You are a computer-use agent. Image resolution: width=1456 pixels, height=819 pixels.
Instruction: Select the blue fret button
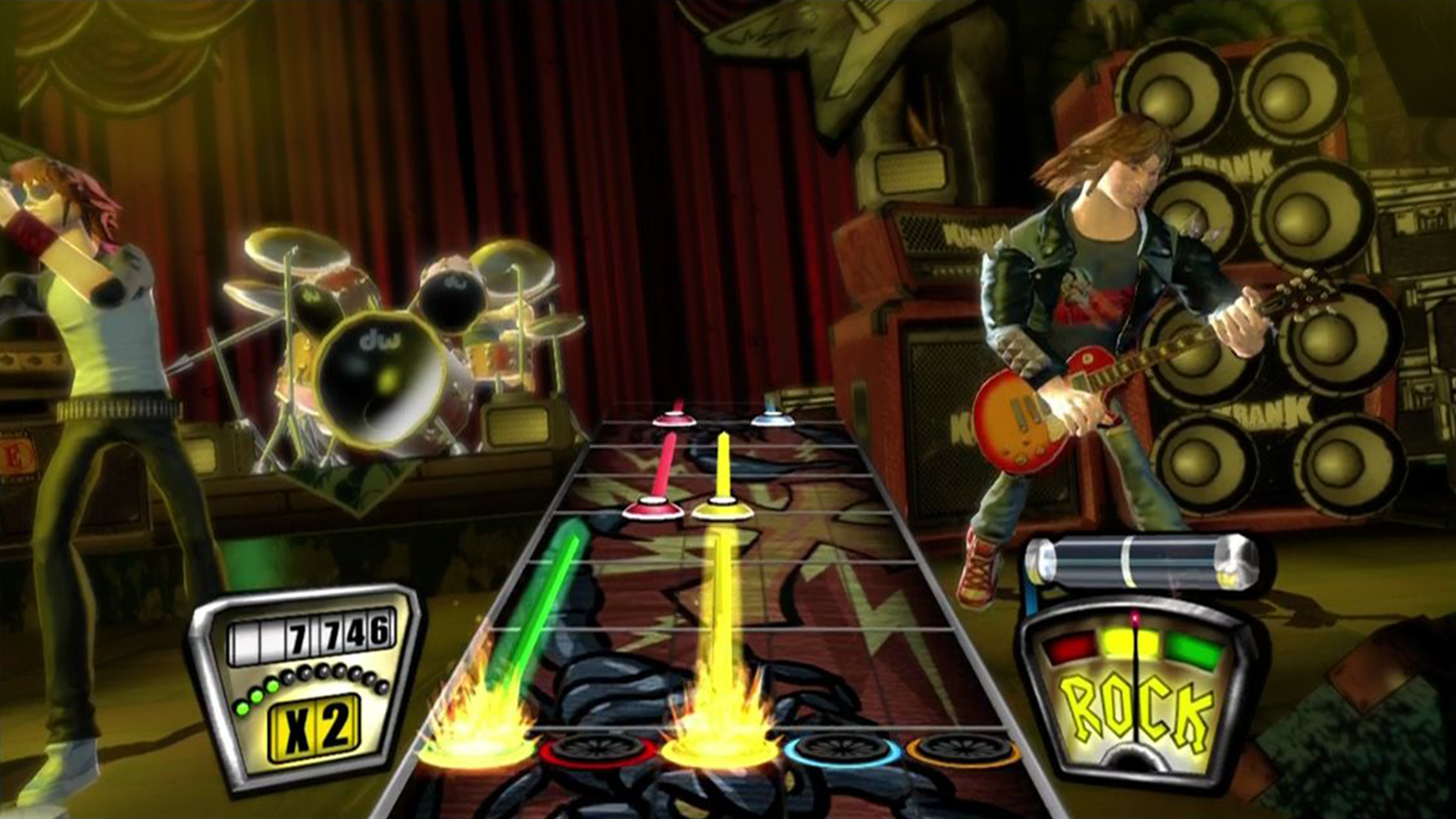tap(843, 750)
